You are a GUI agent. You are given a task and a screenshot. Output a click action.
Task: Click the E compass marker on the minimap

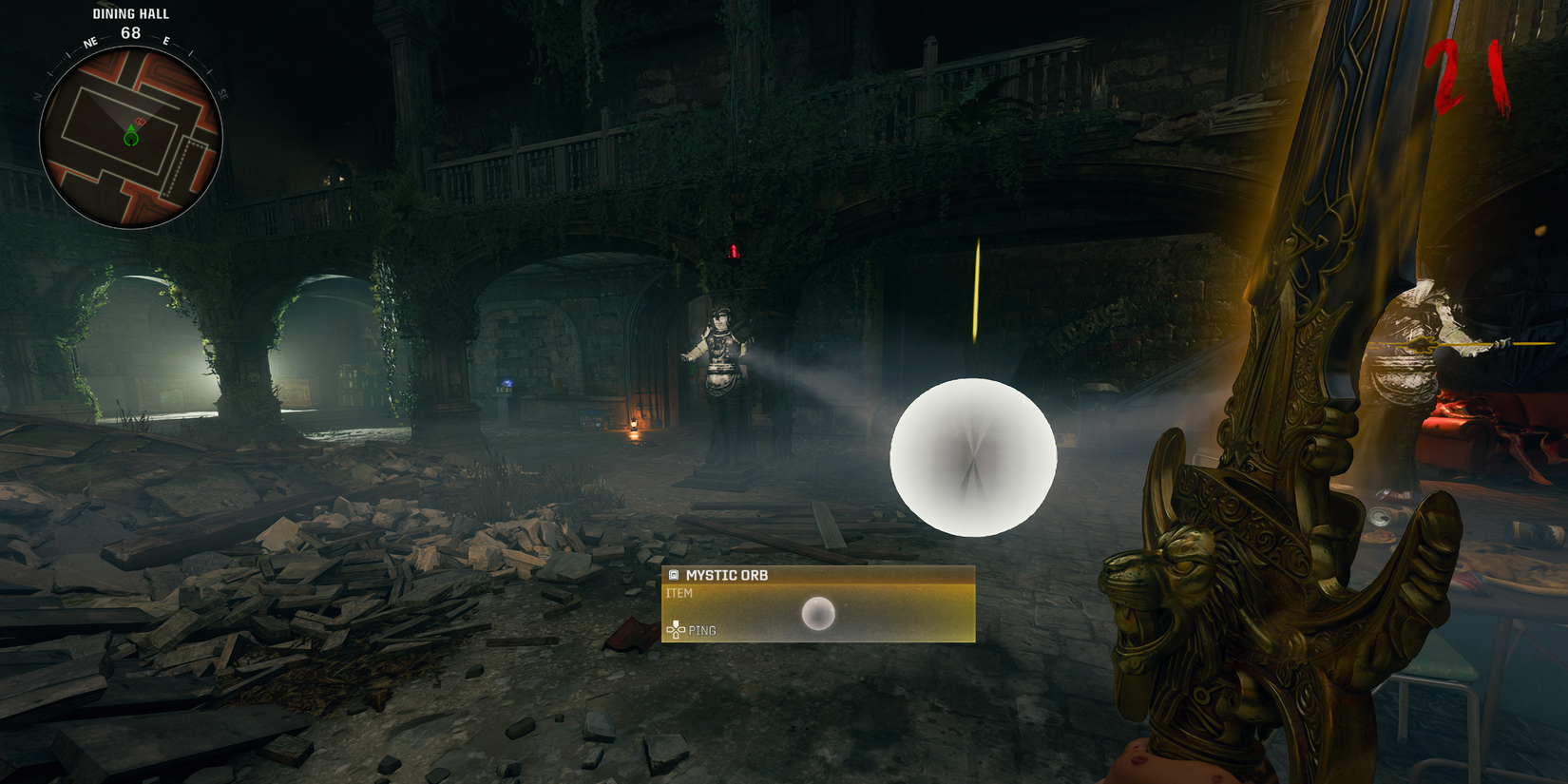pyautogui.click(x=166, y=41)
